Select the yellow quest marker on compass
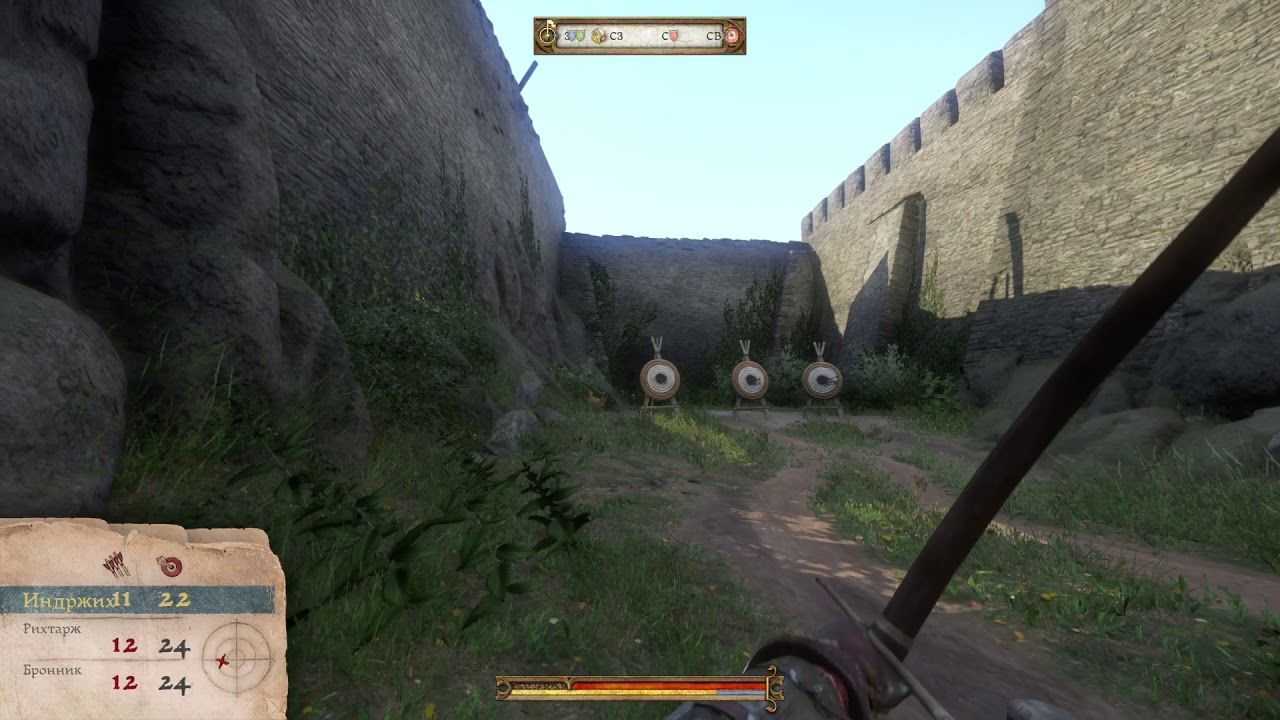Viewport: 1280px width, 720px height. point(599,36)
